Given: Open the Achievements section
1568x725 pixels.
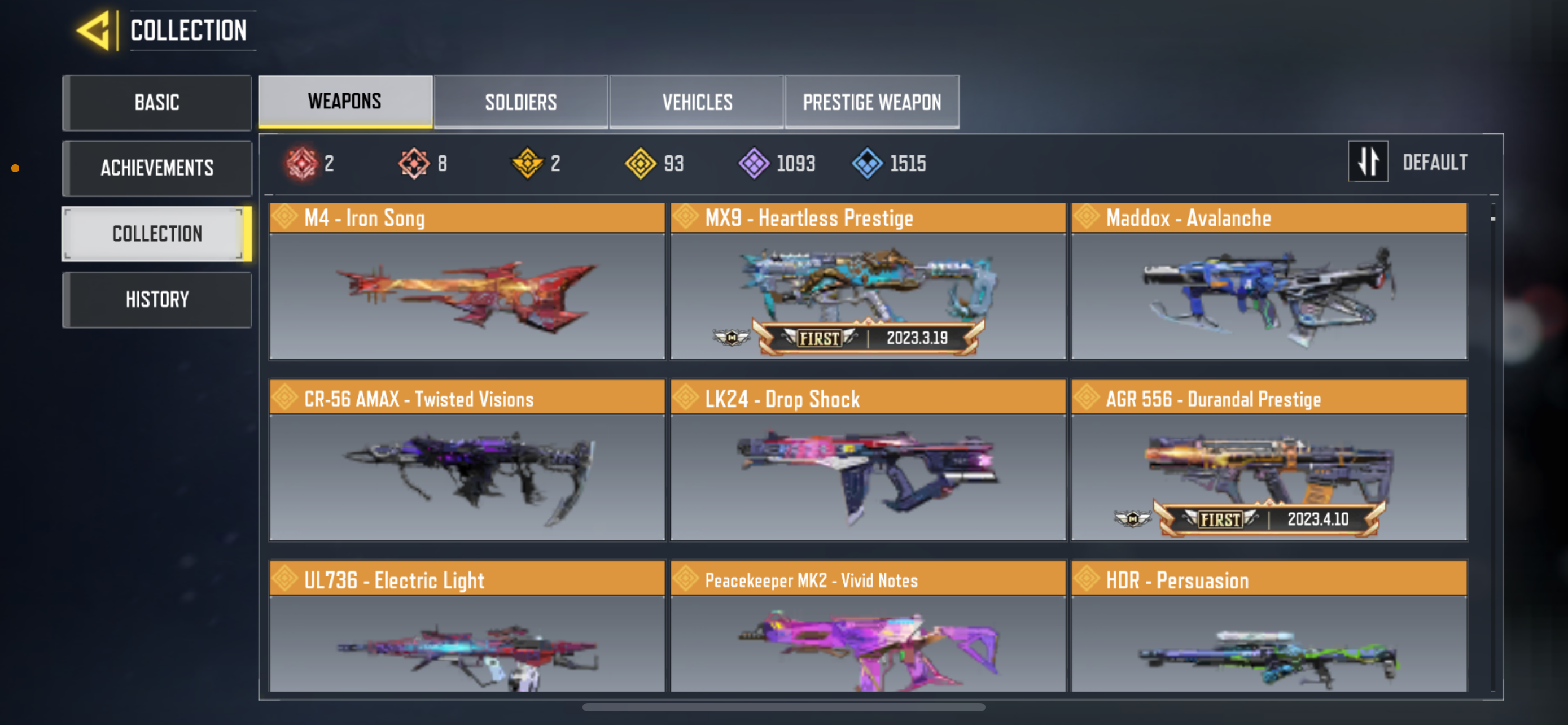Looking at the screenshot, I should coord(156,168).
